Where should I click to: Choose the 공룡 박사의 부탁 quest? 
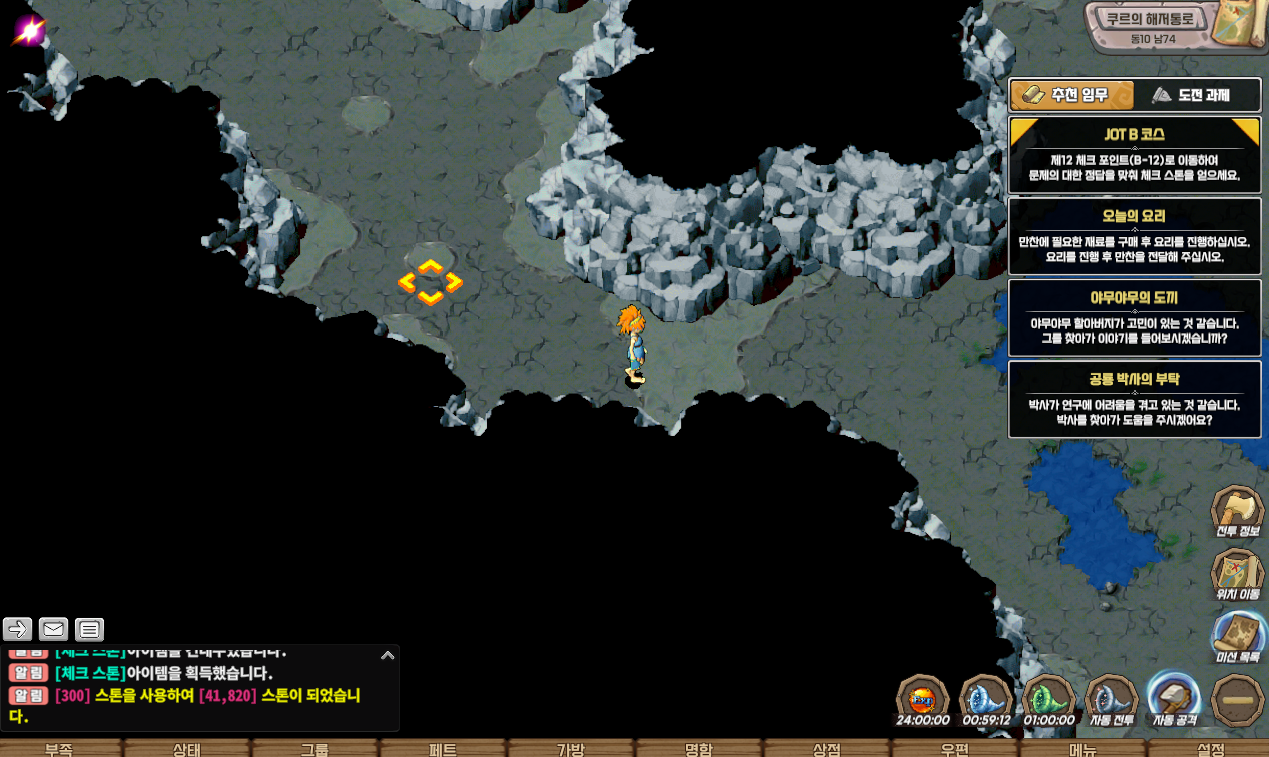coord(1134,399)
